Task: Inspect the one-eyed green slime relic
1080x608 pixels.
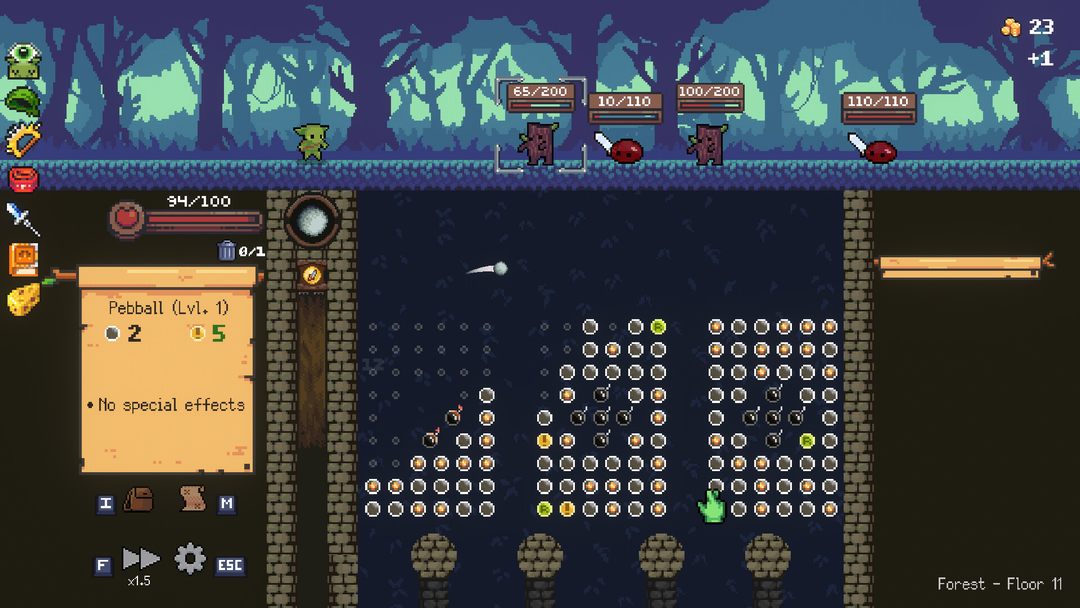Action: click(x=23, y=61)
